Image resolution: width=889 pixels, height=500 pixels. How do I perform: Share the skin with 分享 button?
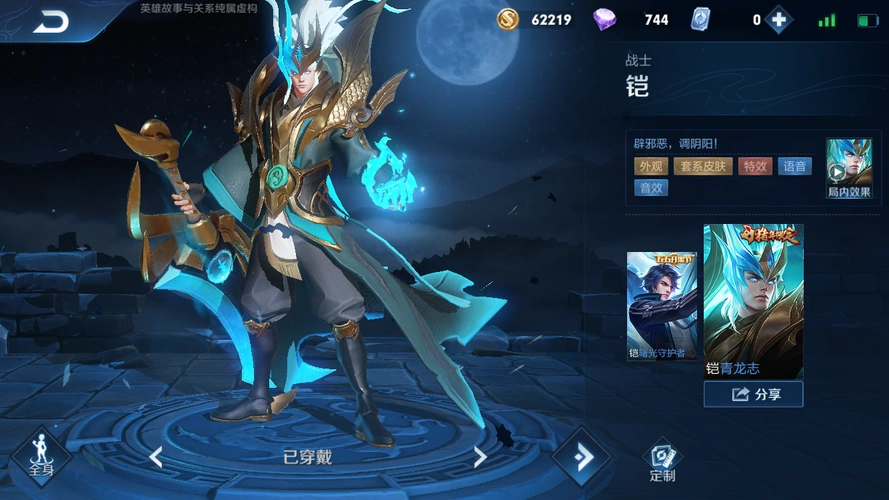753,394
